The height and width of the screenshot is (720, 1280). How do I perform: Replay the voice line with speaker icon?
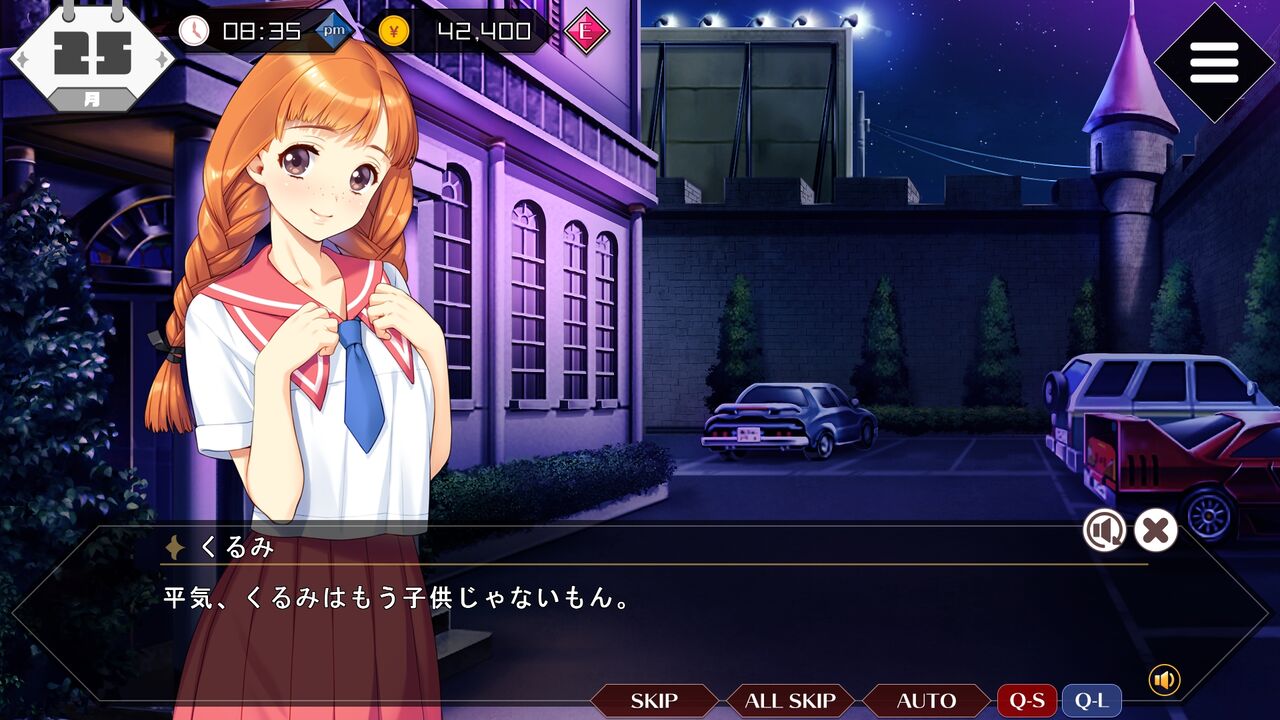click(1104, 530)
